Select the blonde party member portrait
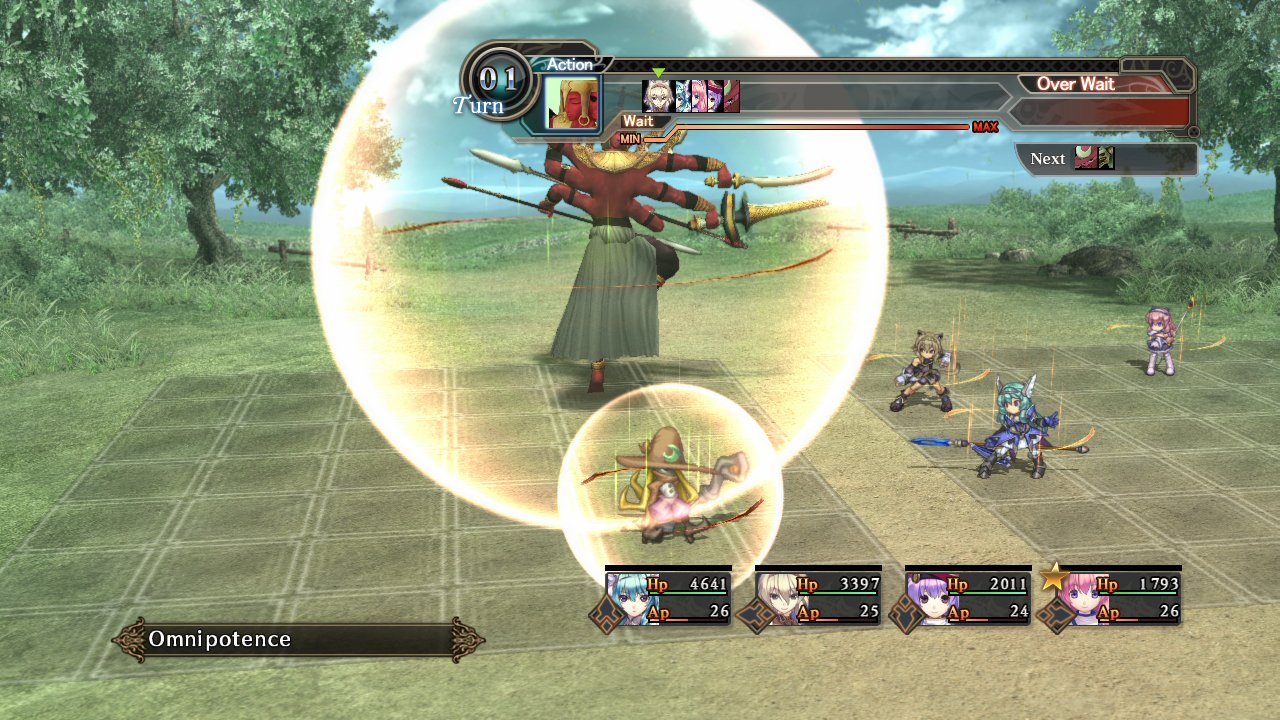 (777, 599)
